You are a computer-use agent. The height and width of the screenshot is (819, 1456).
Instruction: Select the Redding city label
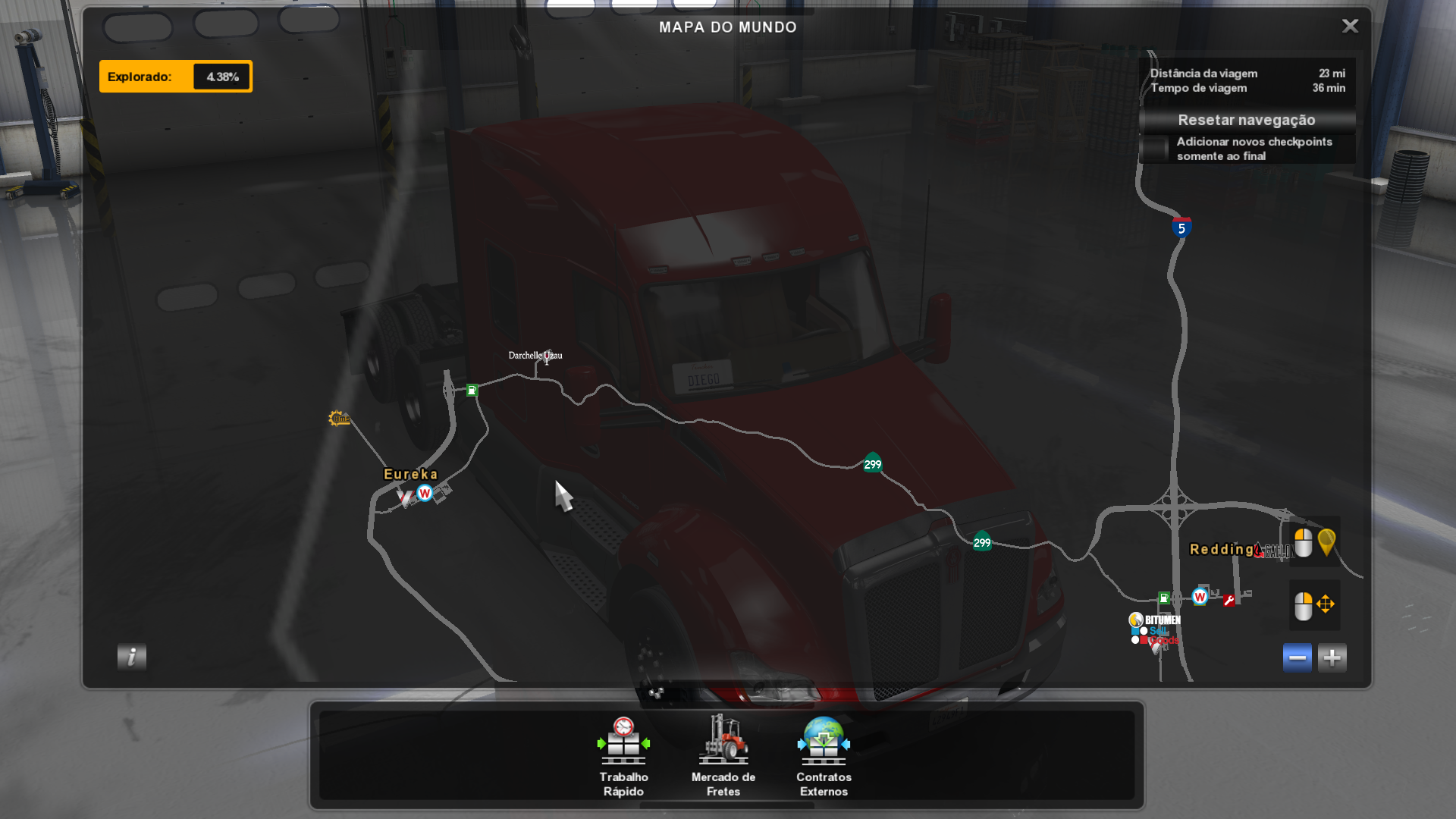1221,549
